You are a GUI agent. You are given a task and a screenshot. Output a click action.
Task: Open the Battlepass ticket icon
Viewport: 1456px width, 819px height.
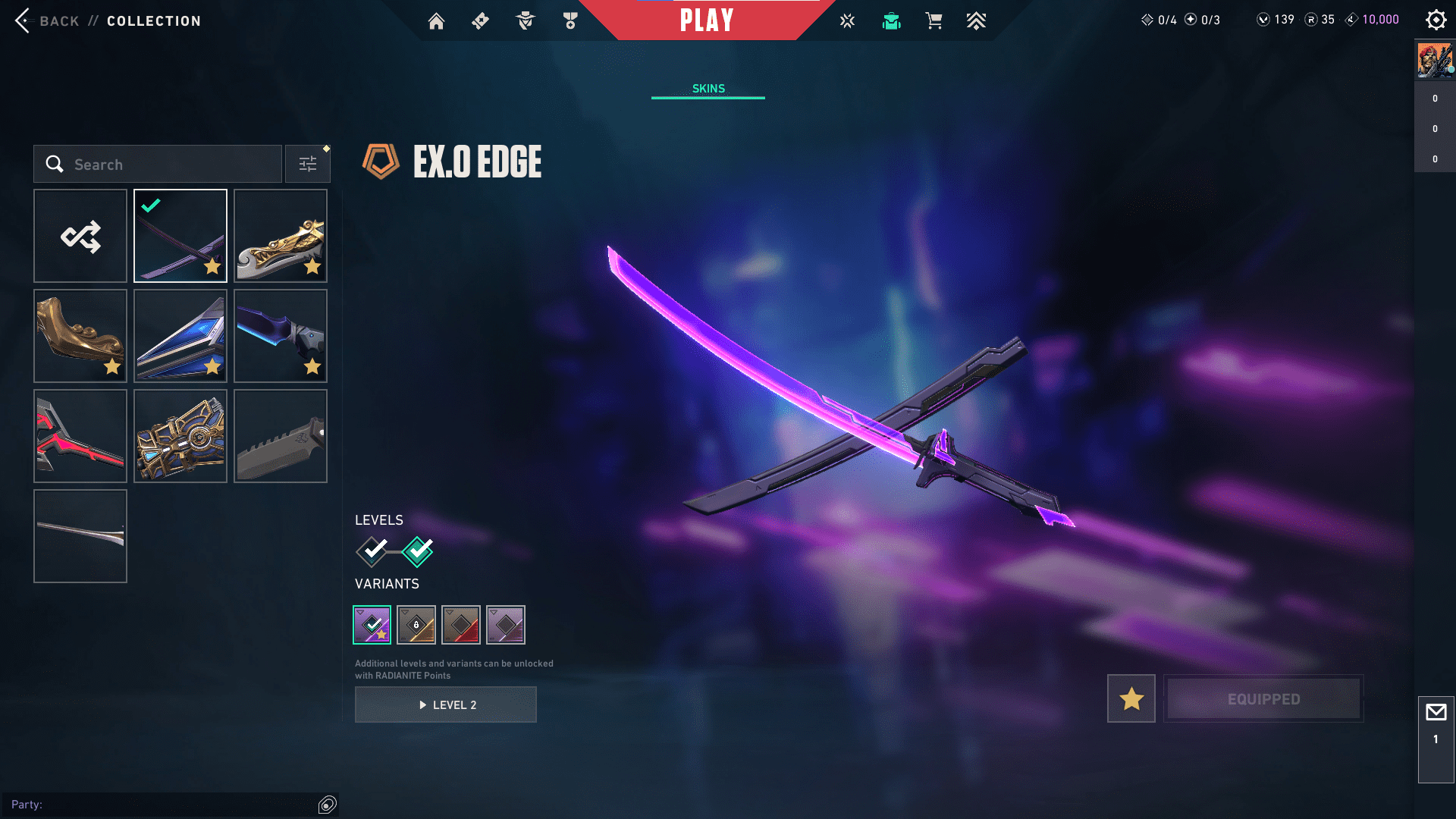click(479, 20)
